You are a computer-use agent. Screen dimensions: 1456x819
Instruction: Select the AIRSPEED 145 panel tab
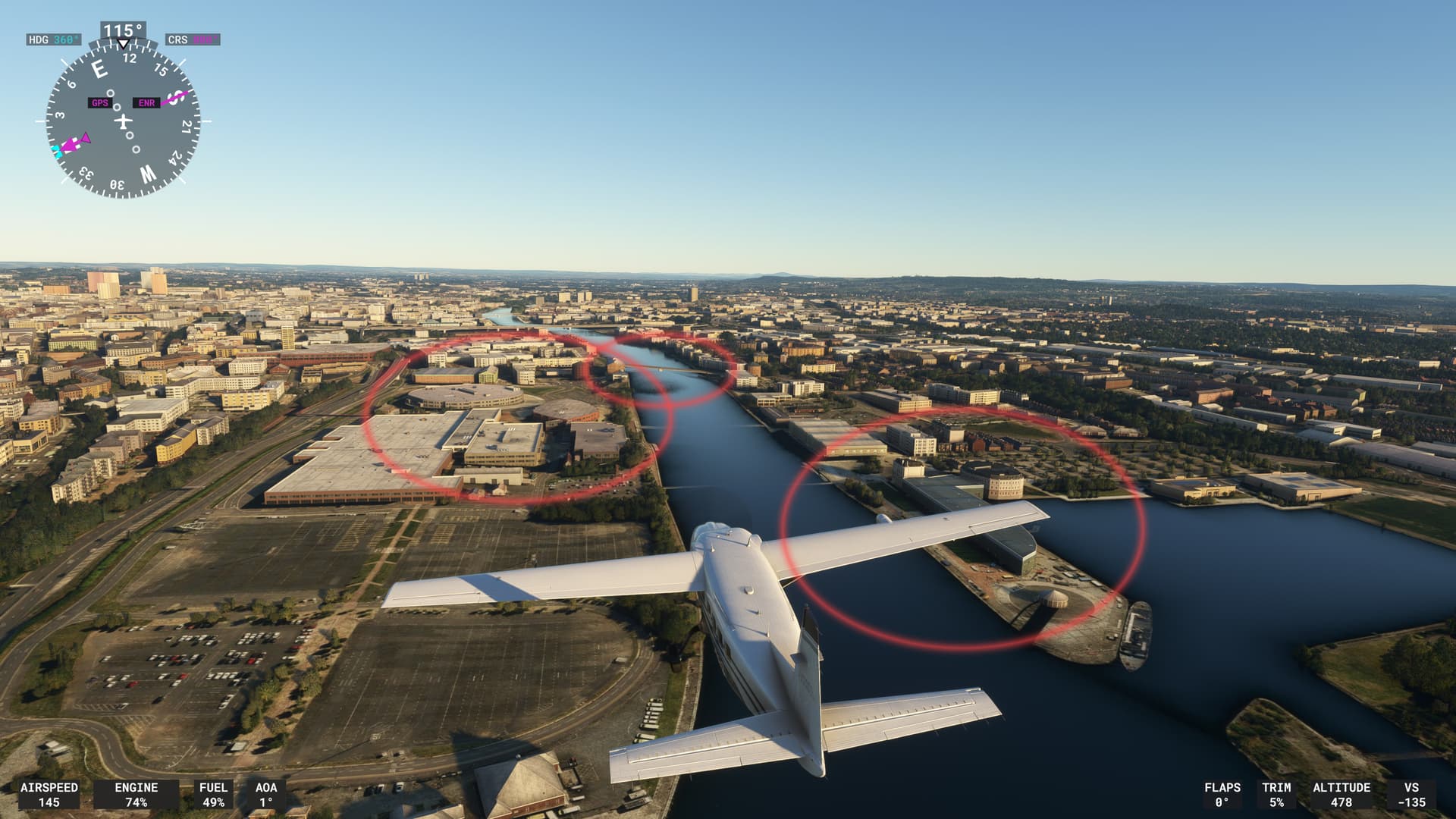(50, 793)
